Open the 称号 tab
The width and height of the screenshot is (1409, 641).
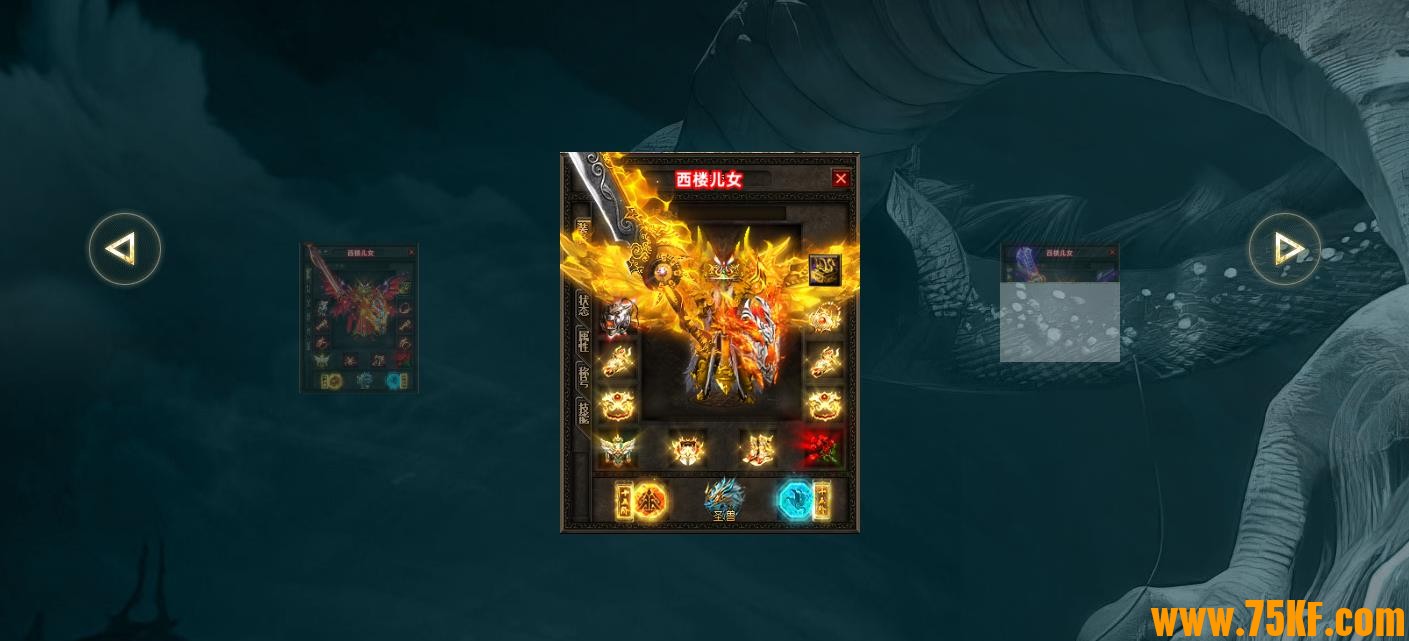pyautogui.click(x=583, y=377)
